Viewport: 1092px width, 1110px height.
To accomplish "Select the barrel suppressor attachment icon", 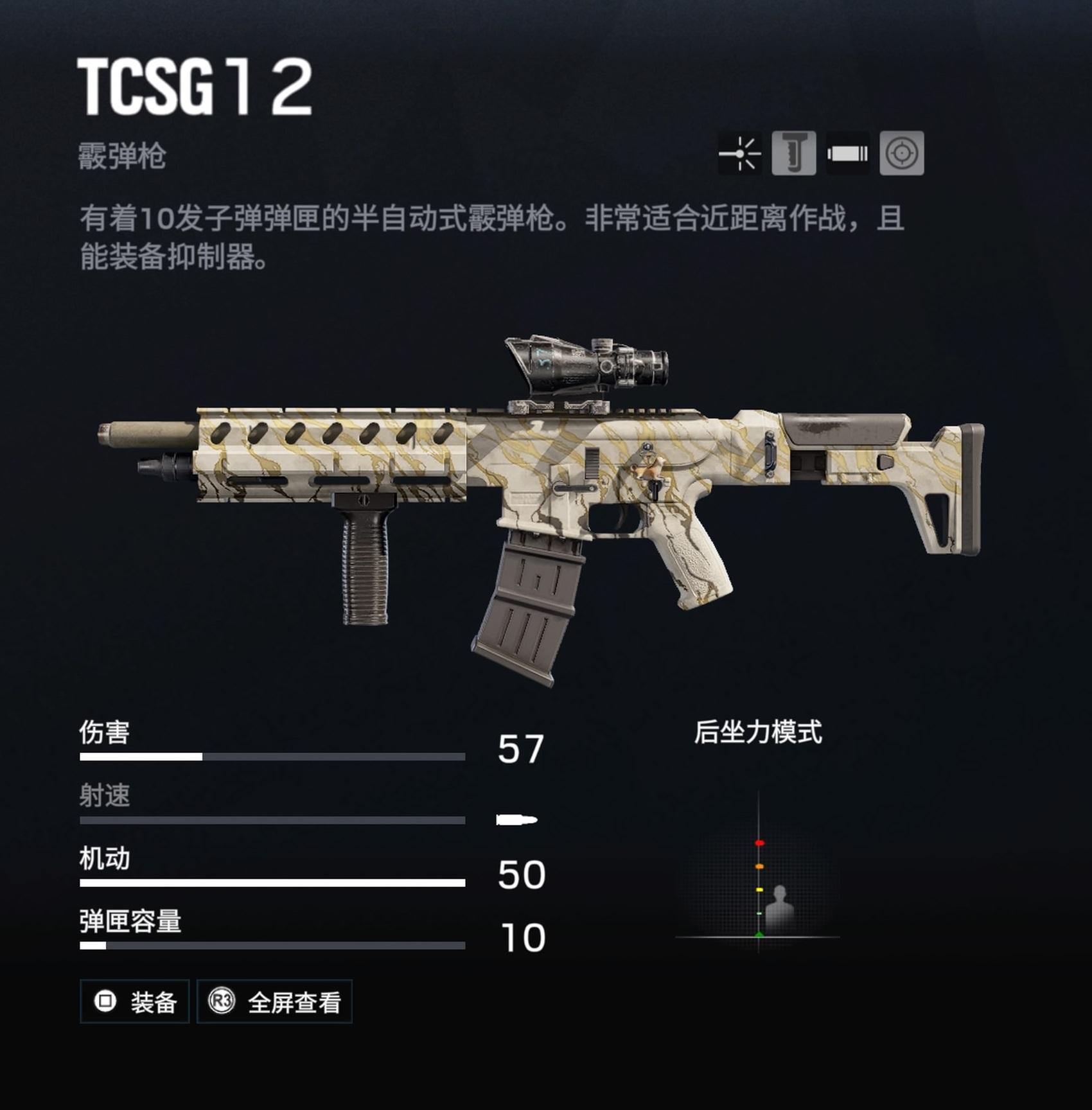I will tap(848, 154).
